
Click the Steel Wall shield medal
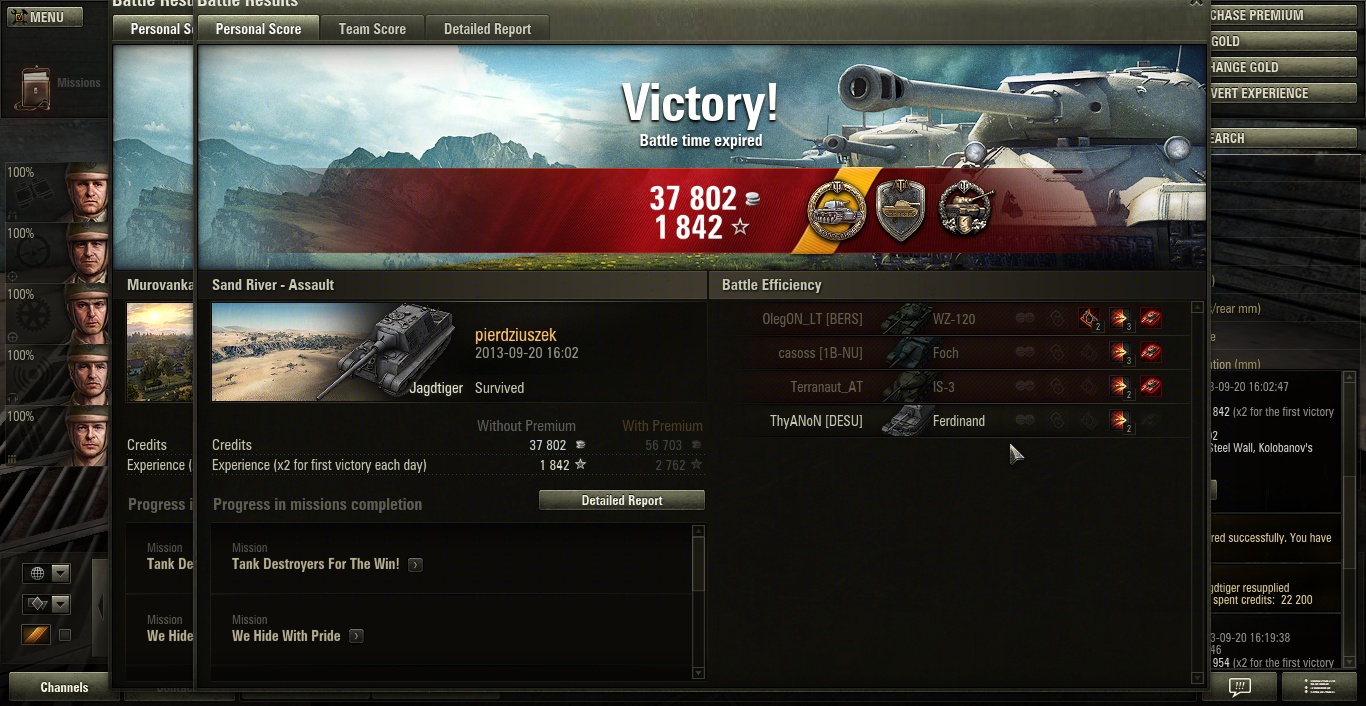[900, 210]
